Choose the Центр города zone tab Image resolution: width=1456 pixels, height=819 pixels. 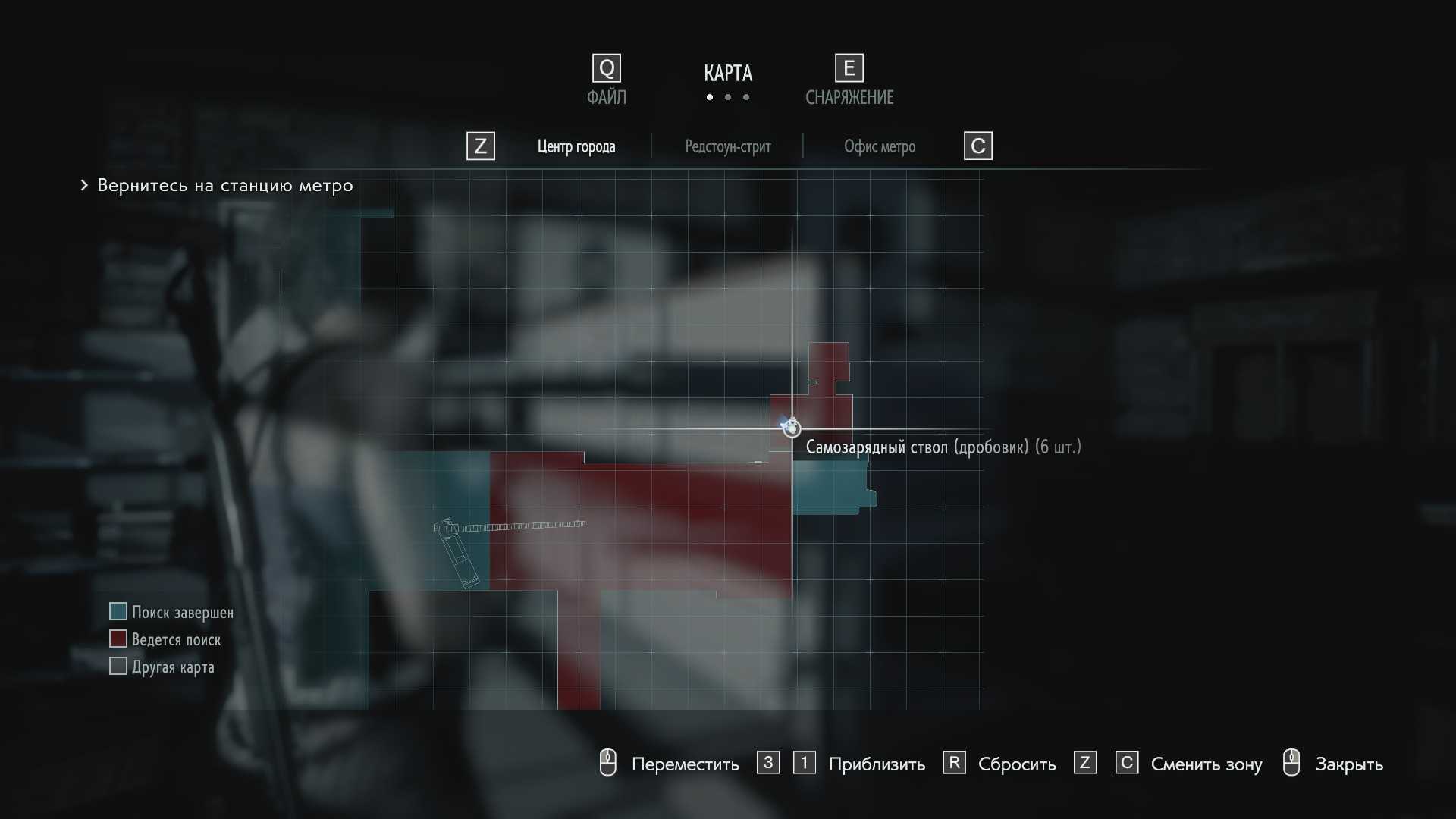coord(576,146)
